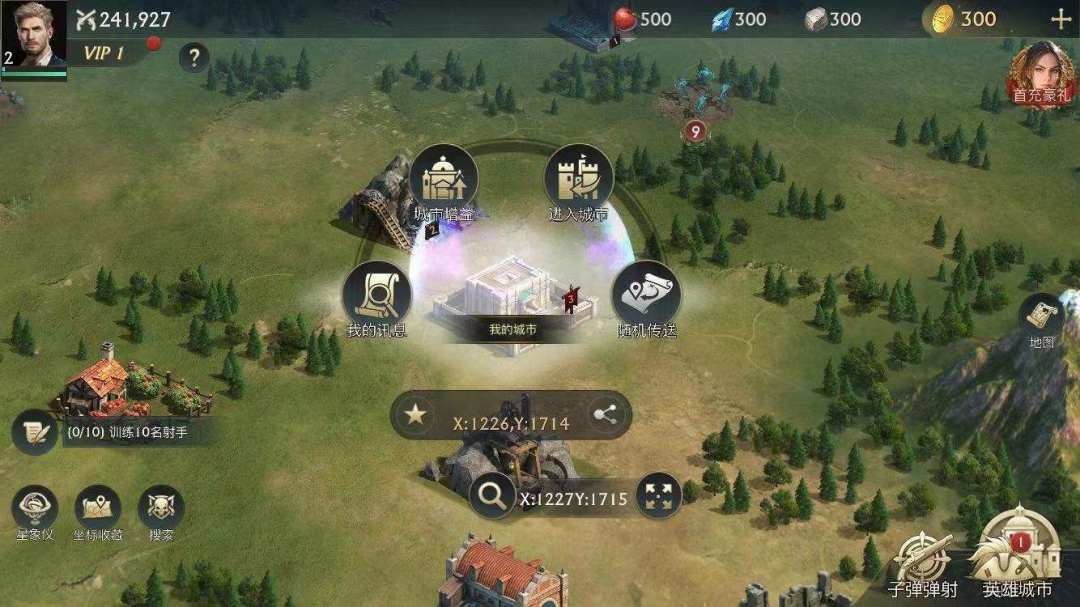Open the 搜索 skull search button

point(160,511)
